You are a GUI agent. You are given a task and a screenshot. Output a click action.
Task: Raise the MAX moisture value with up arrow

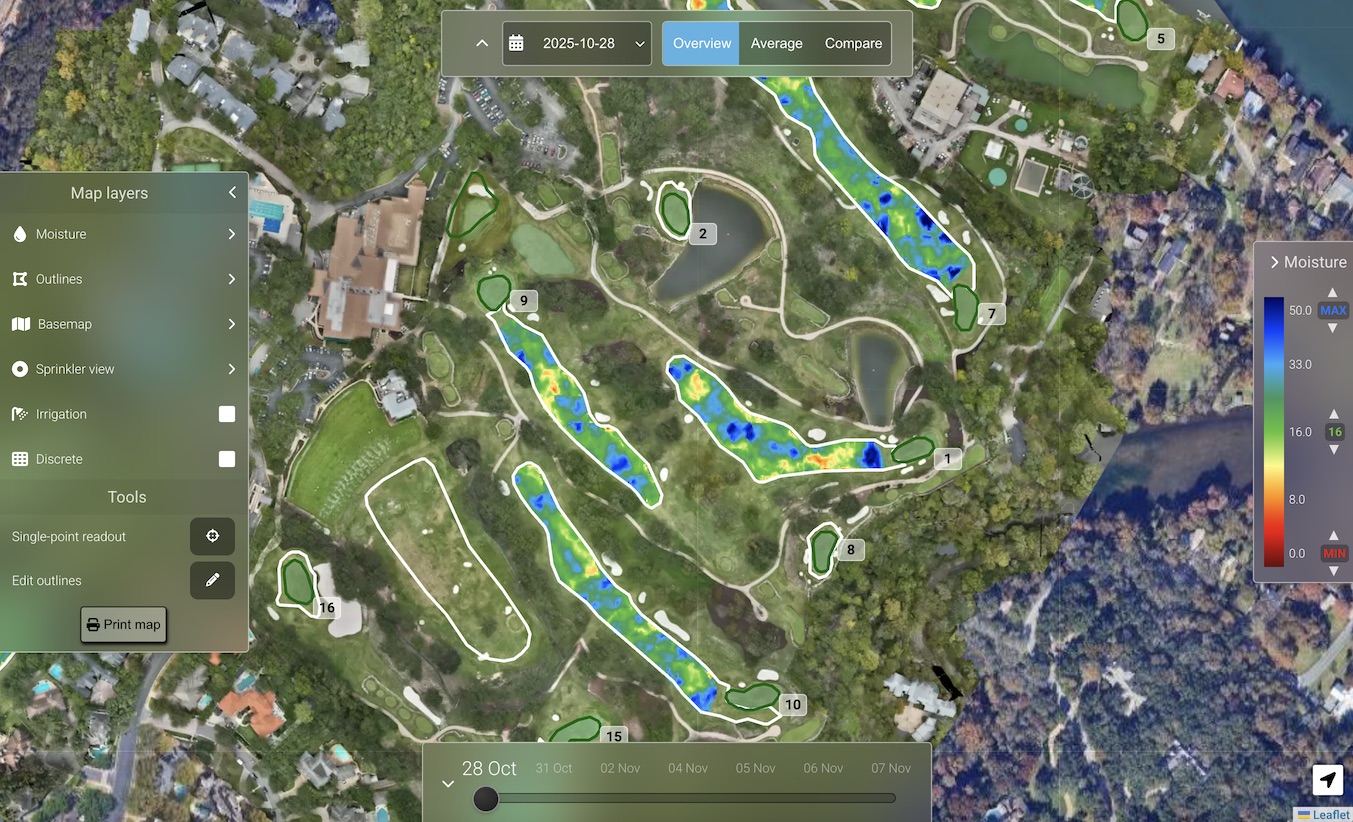pyautogui.click(x=1332, y=293)
